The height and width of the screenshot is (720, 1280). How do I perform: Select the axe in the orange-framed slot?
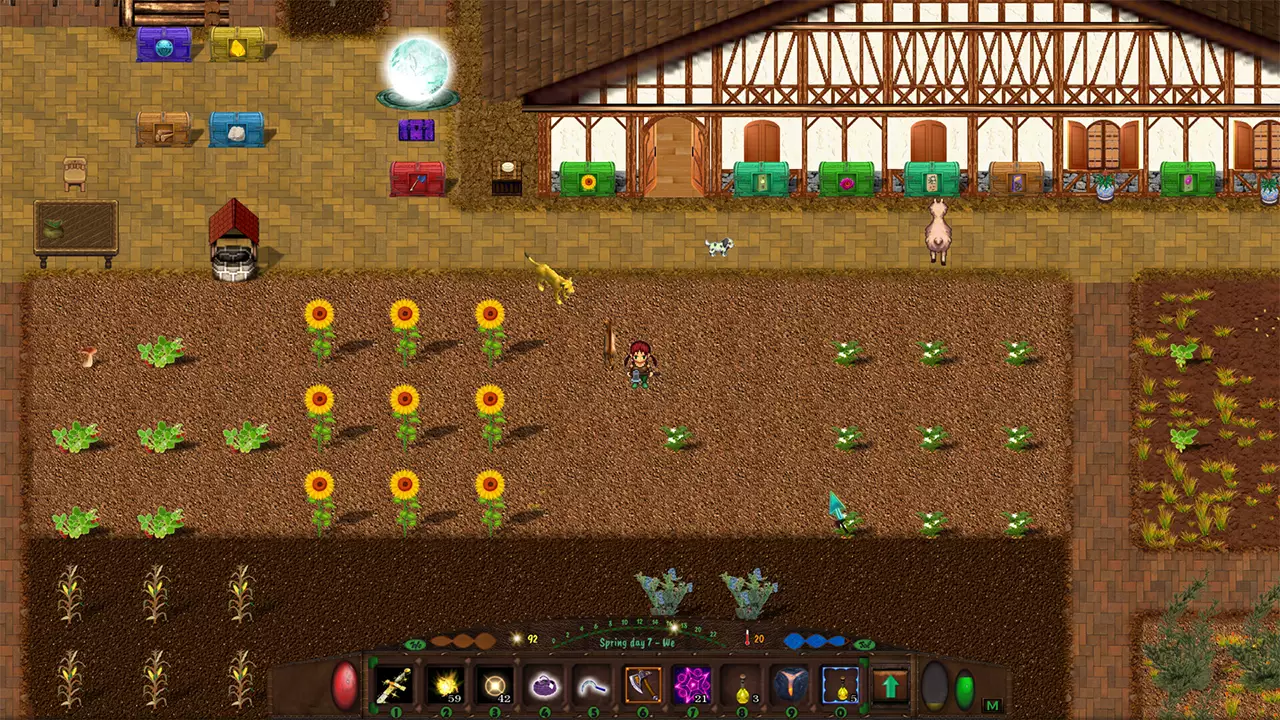[642, 686]
